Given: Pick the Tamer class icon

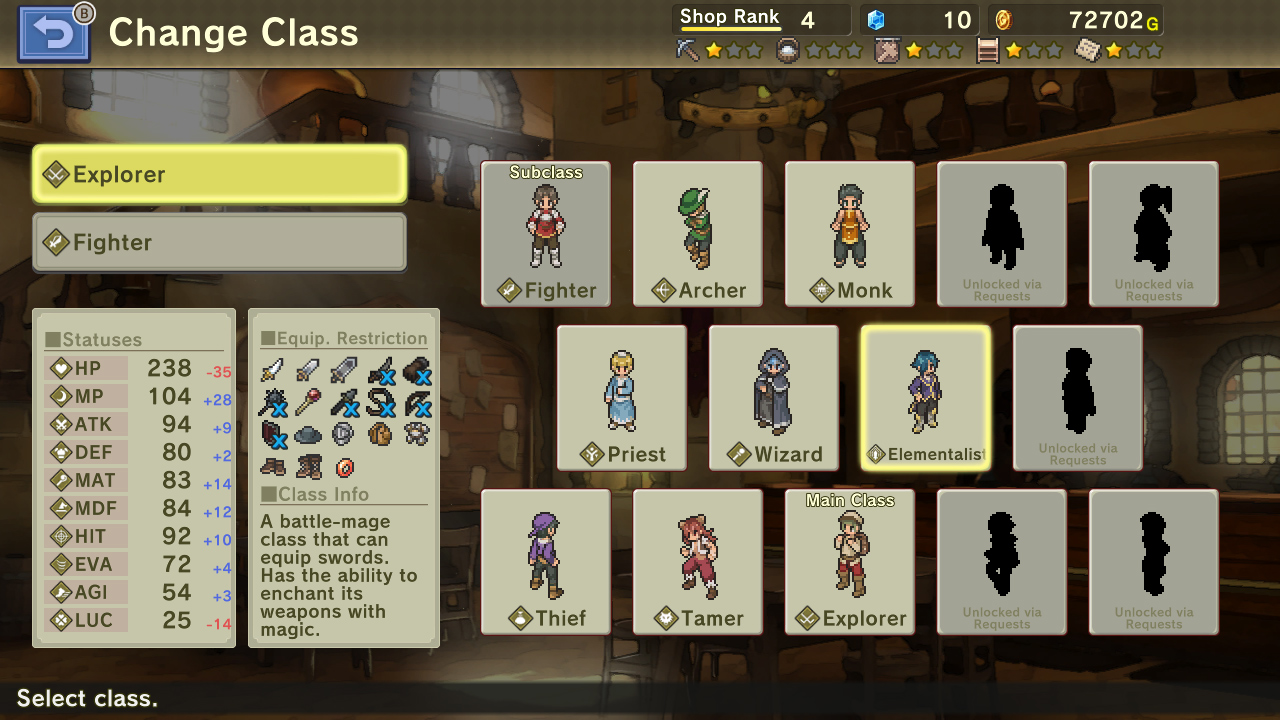Looking at the screenshot, I should tap(697, 561).
